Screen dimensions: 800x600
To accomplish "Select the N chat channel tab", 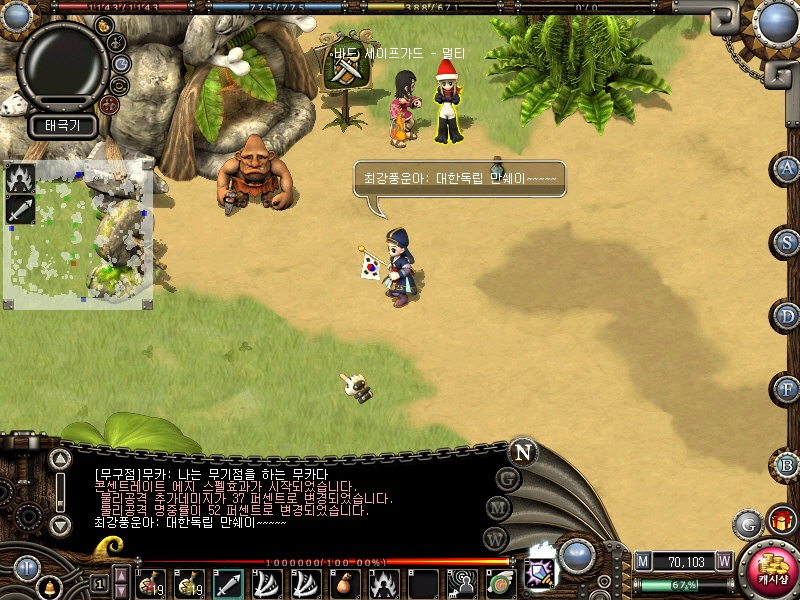I will pos(522,452).
